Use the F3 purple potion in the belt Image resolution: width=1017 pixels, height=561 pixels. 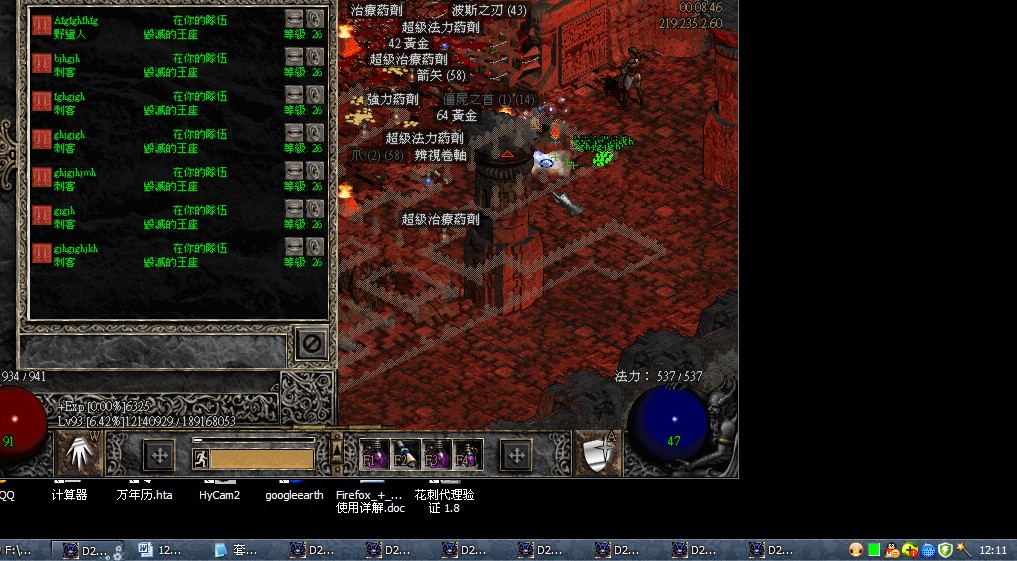pos(436,455)
